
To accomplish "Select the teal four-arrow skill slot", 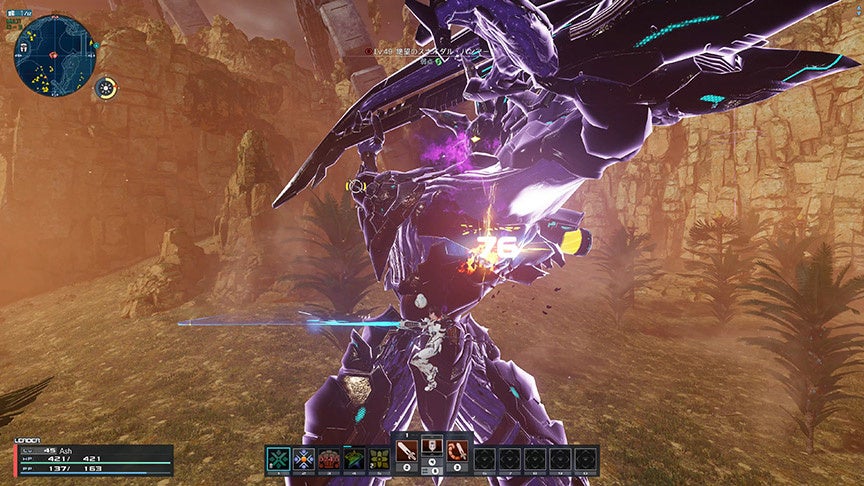I will pyautogui.click(x=278, y=460).
